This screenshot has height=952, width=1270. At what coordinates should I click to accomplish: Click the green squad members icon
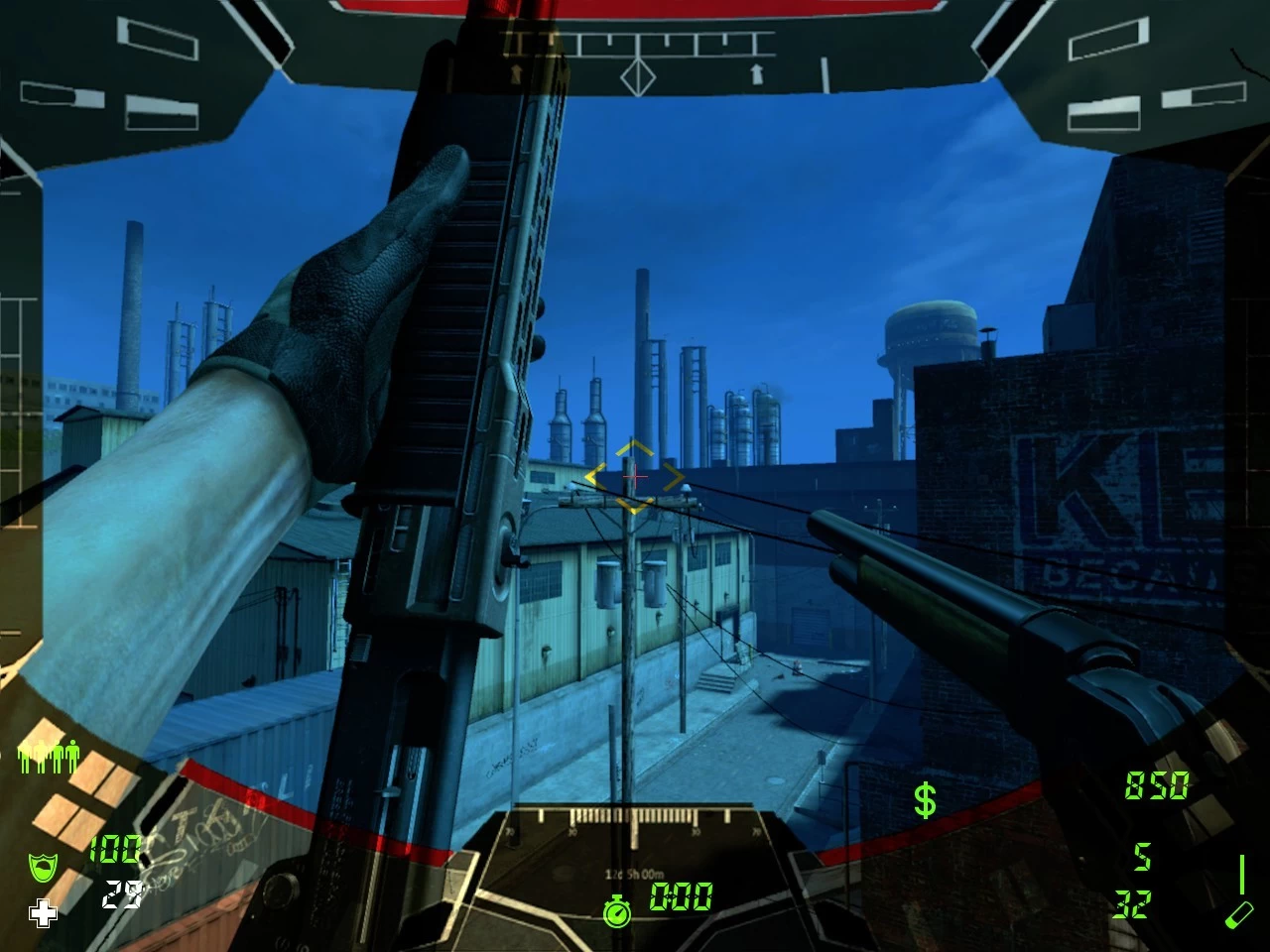click(49, 758)
